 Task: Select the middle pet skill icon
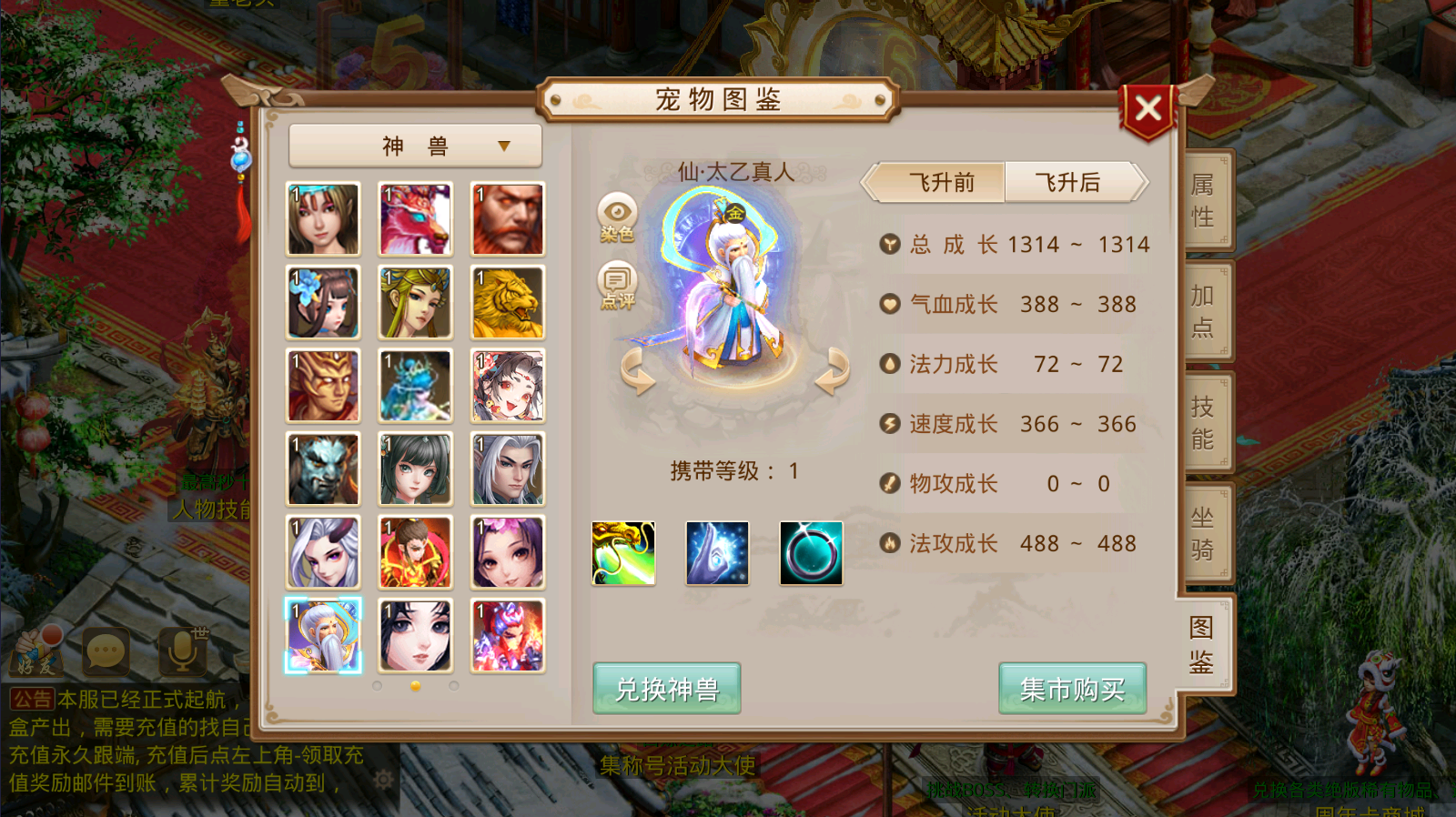[x=717, y=551]
